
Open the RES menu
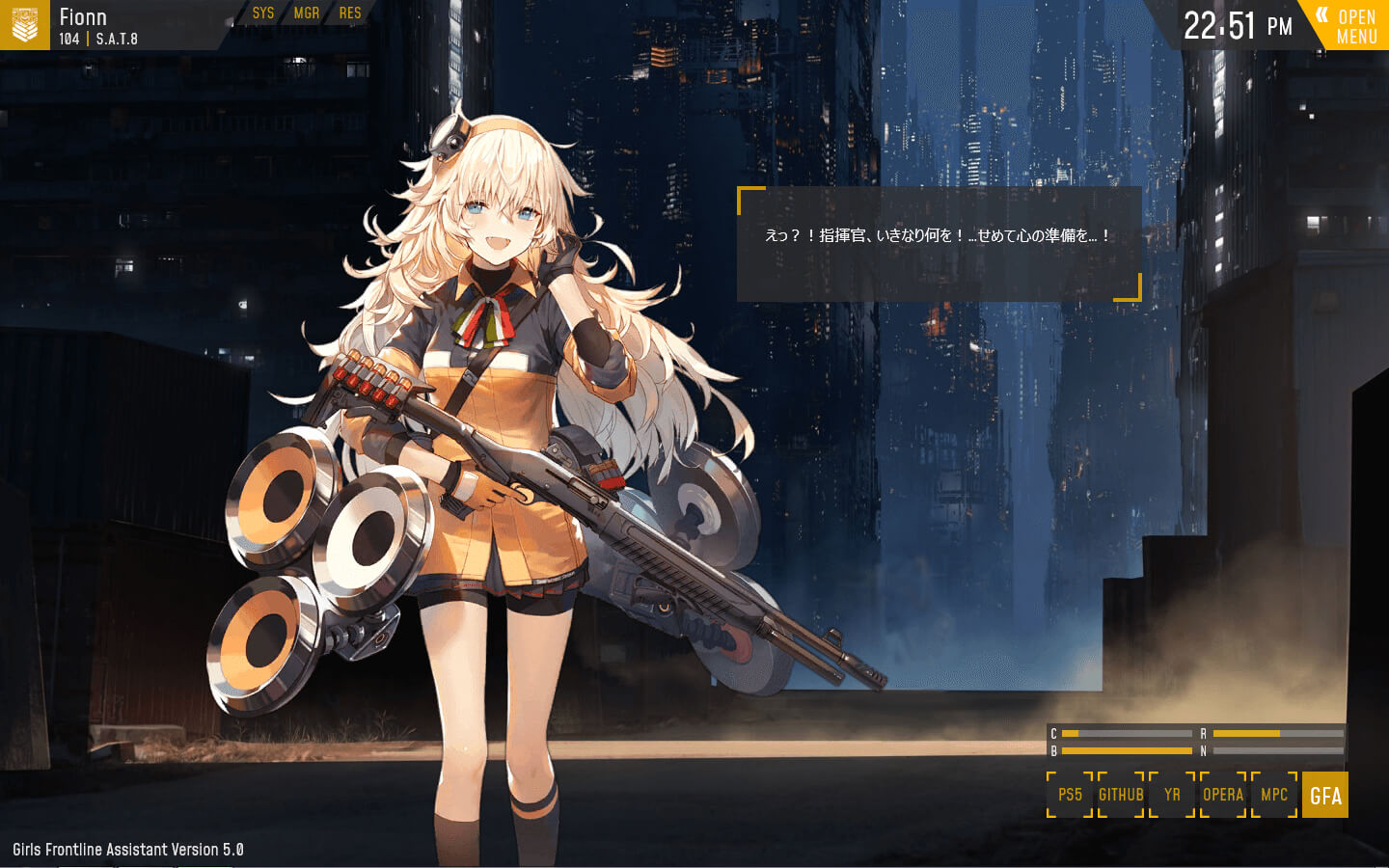point(350,14)
